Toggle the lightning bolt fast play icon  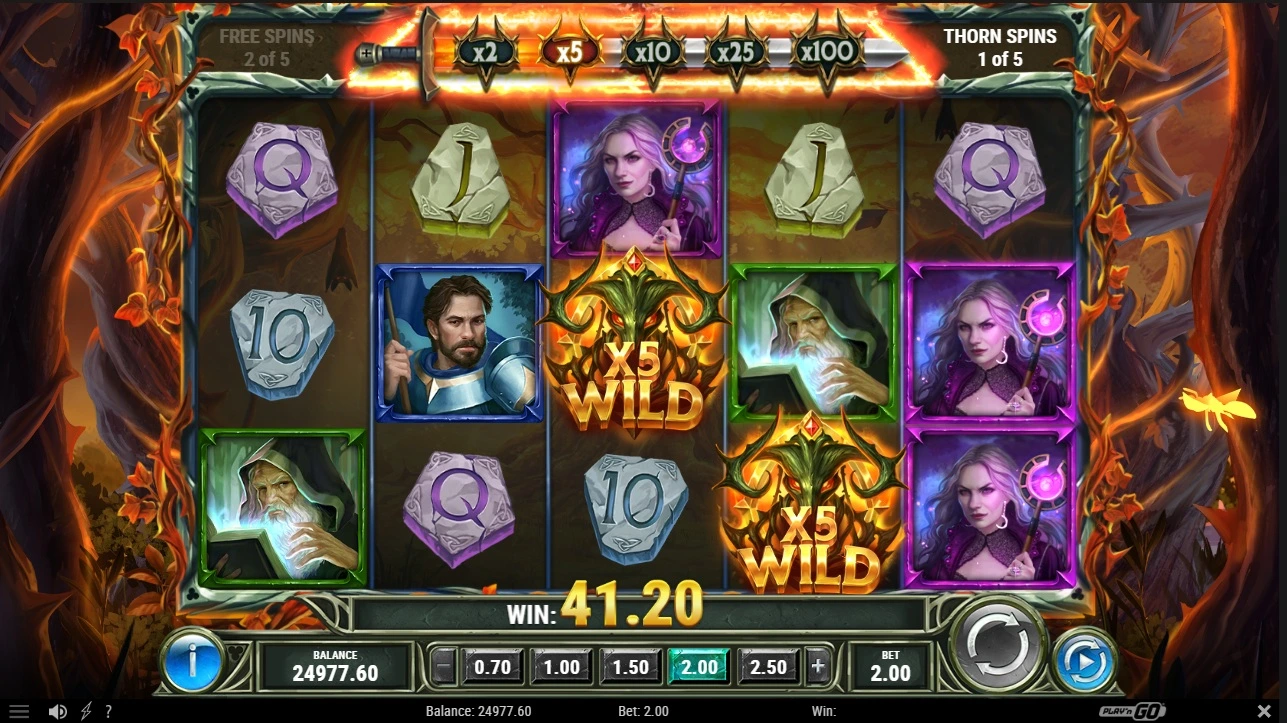click(x=86, y=712)
